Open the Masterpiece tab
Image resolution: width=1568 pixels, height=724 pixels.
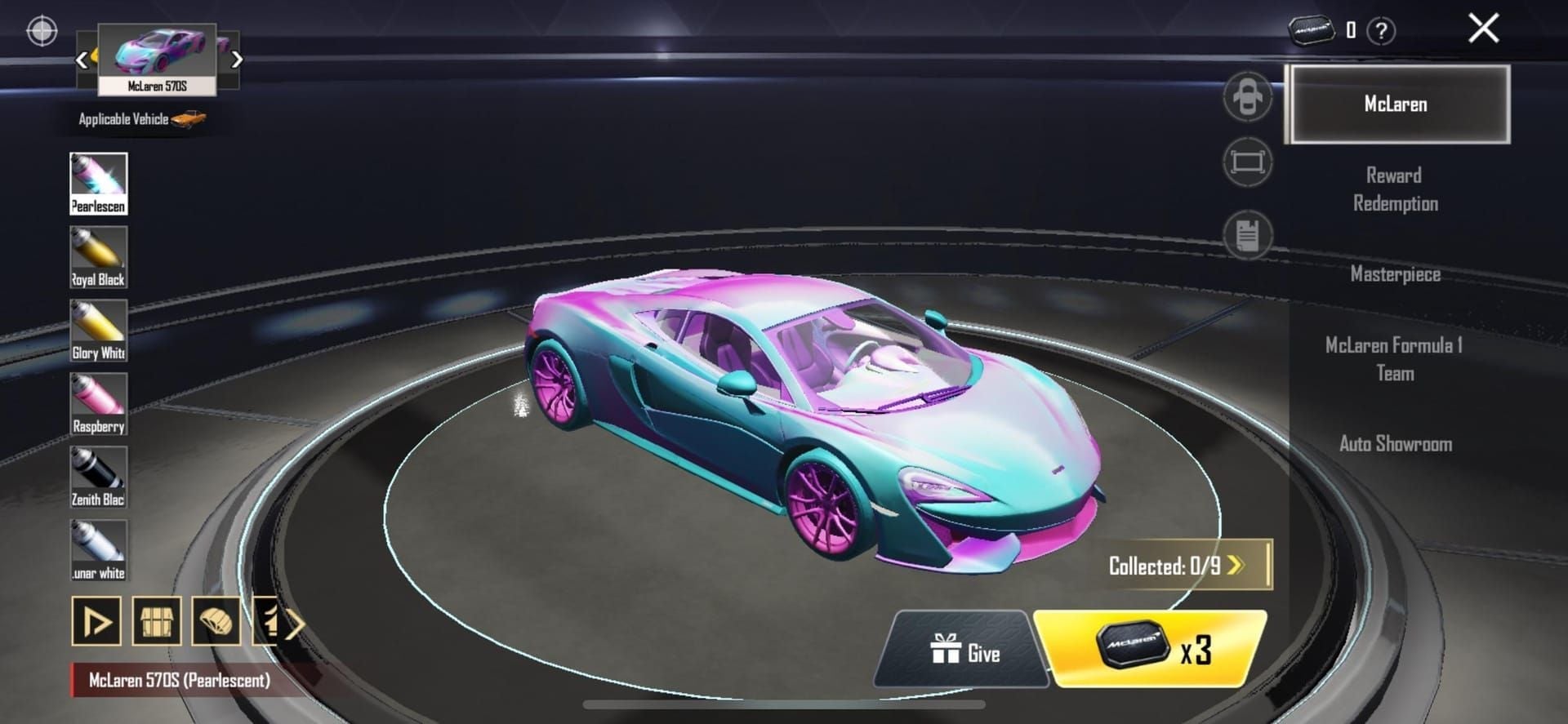[1395, 274]
